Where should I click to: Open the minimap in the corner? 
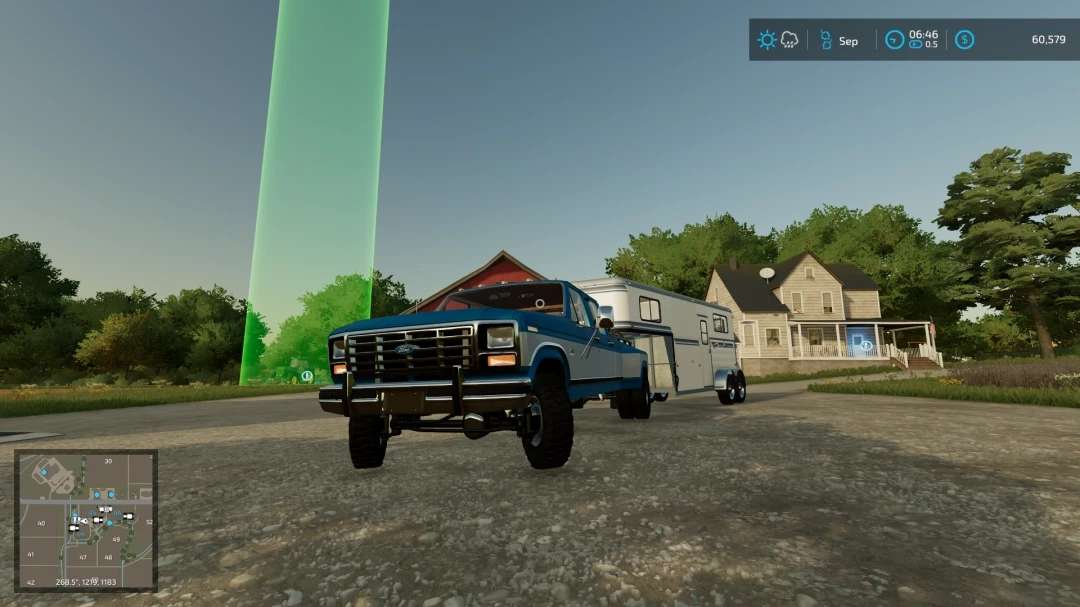(x=86, y=520)
